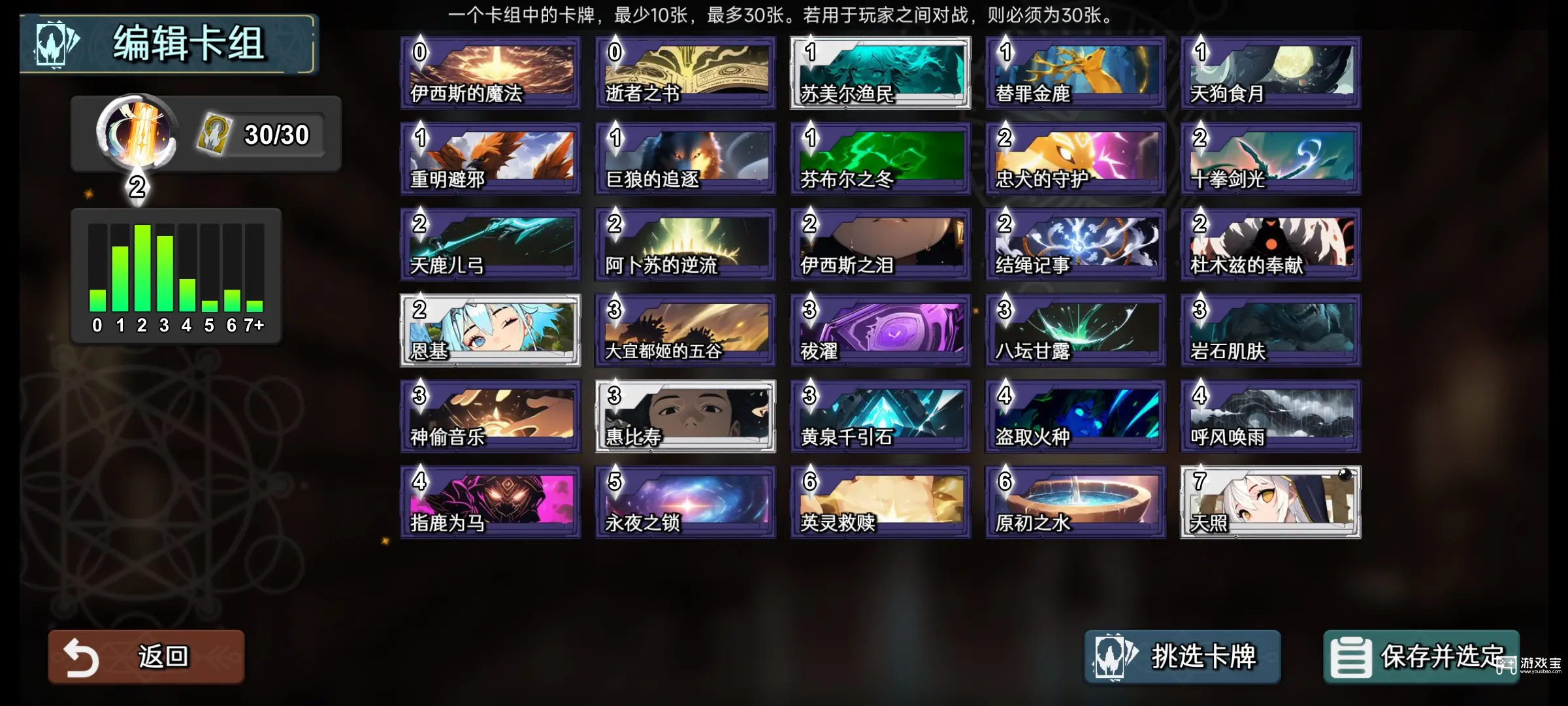
Task: Save deck with 保存并选定
Action: point(1421,656)
